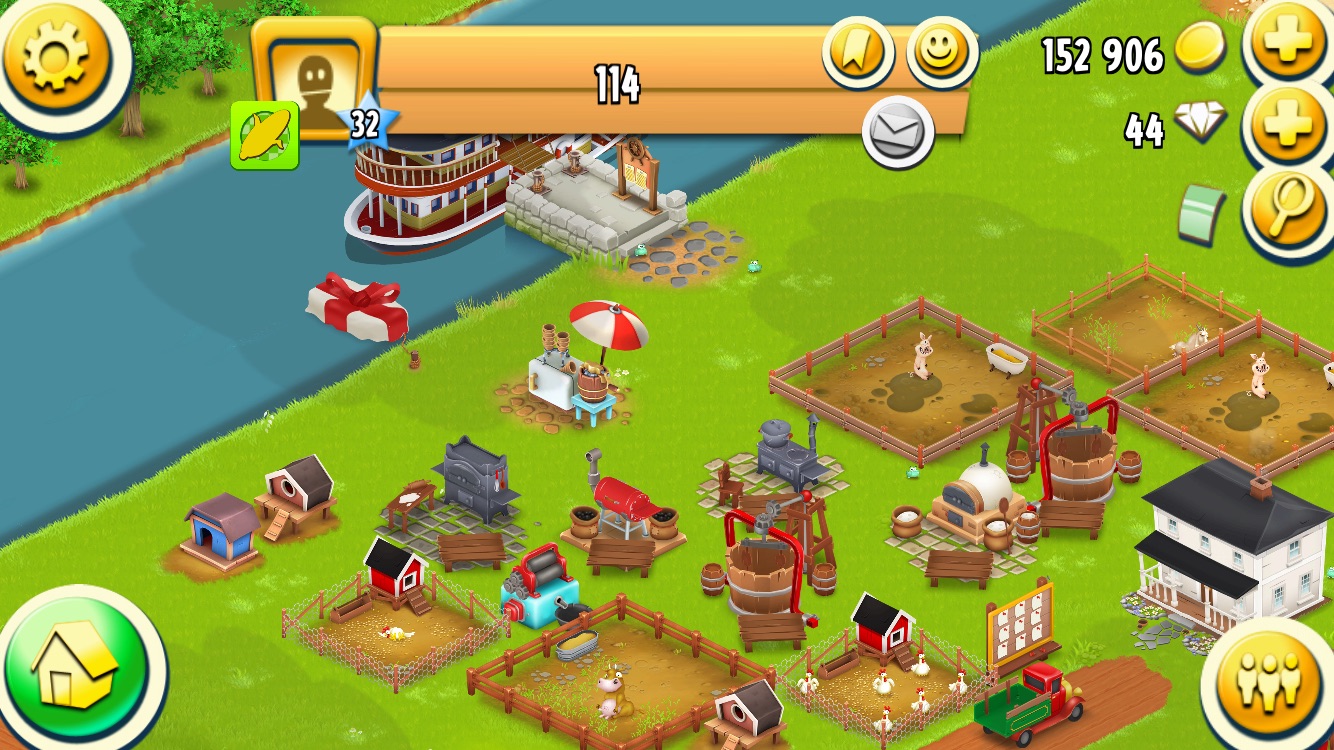This screenshot has height=750, width=1334.
Task: Return home with the green house button
Action: tap(73, 667)
